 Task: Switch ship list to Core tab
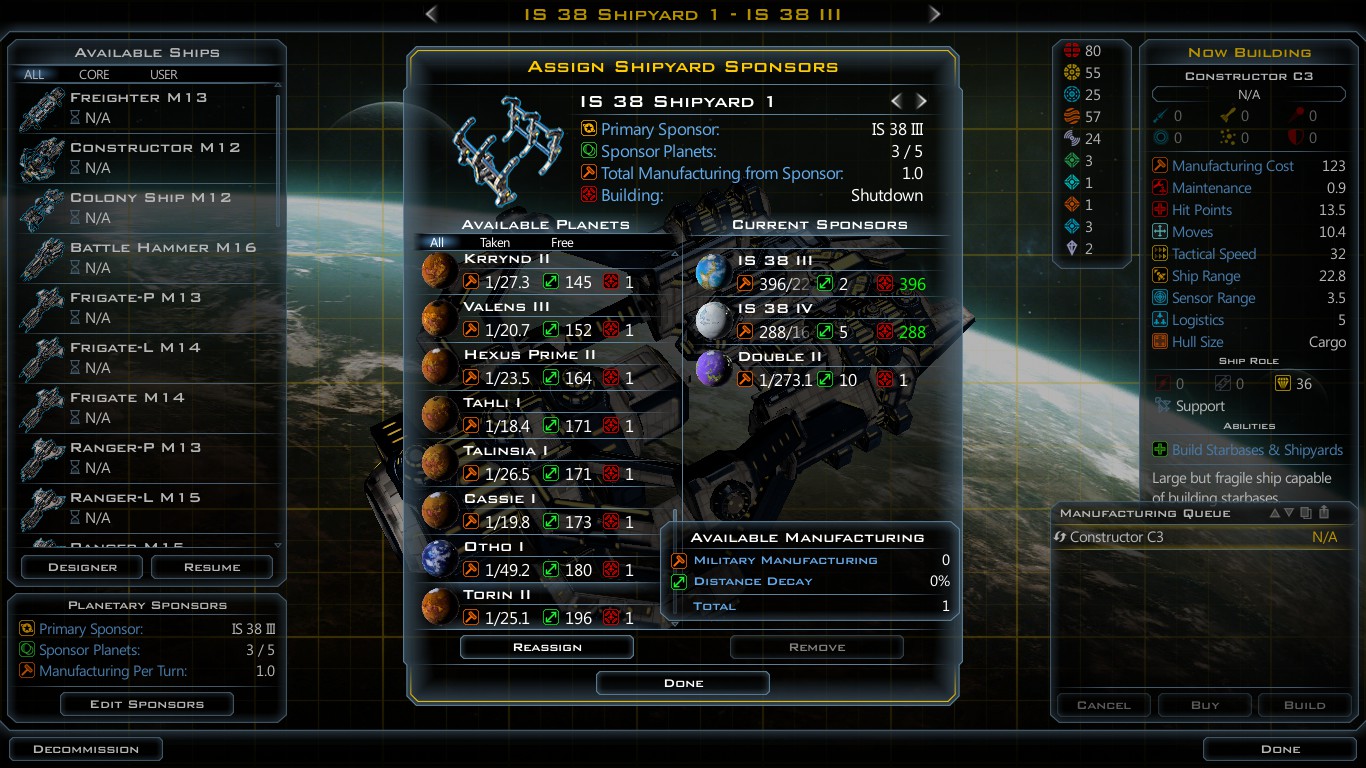94,74
